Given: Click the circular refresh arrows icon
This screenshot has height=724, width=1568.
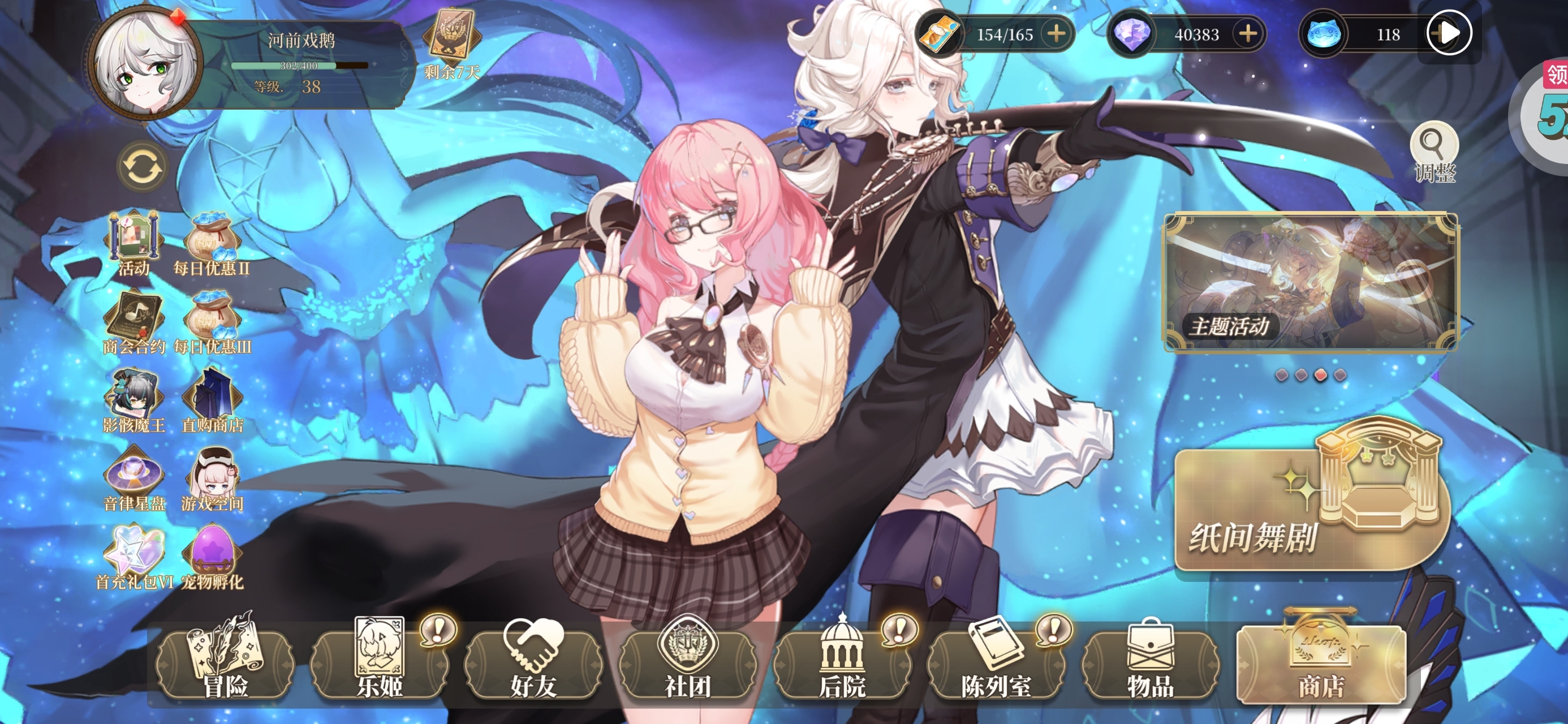Looking at the screenshot, I should tap(141, 167).
